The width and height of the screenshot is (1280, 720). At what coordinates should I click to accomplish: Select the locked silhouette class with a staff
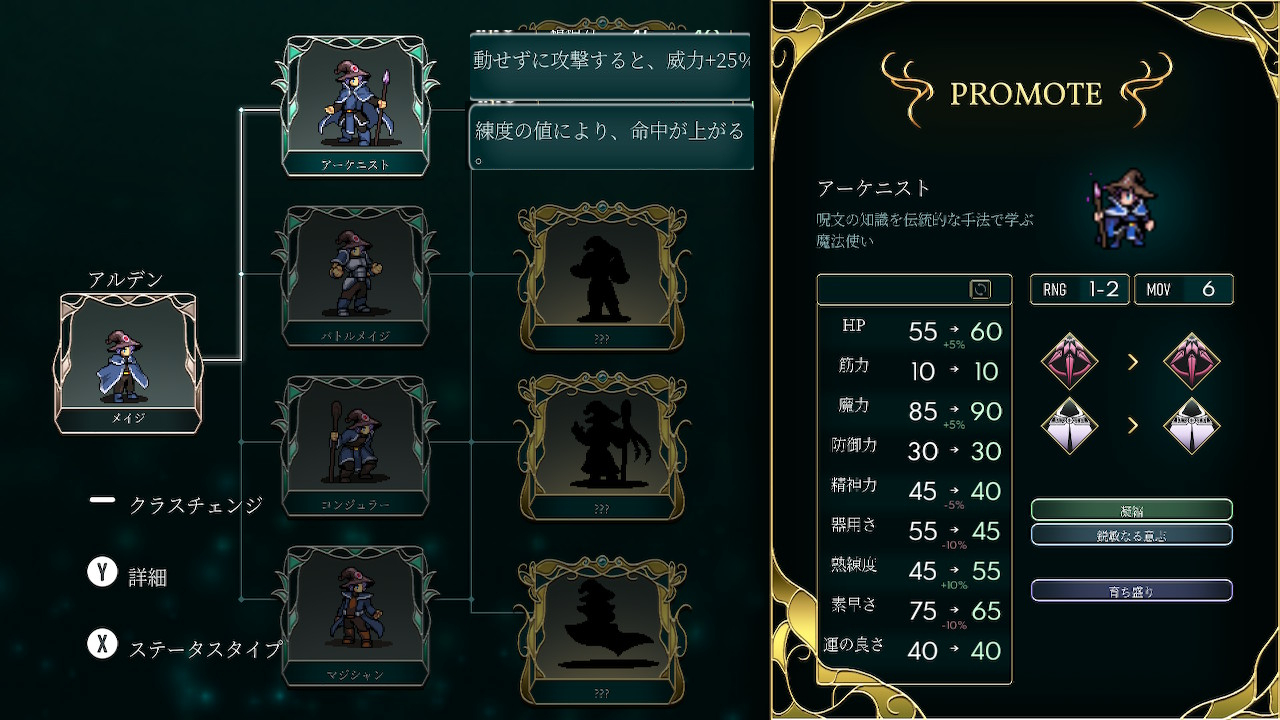point(601,447)
